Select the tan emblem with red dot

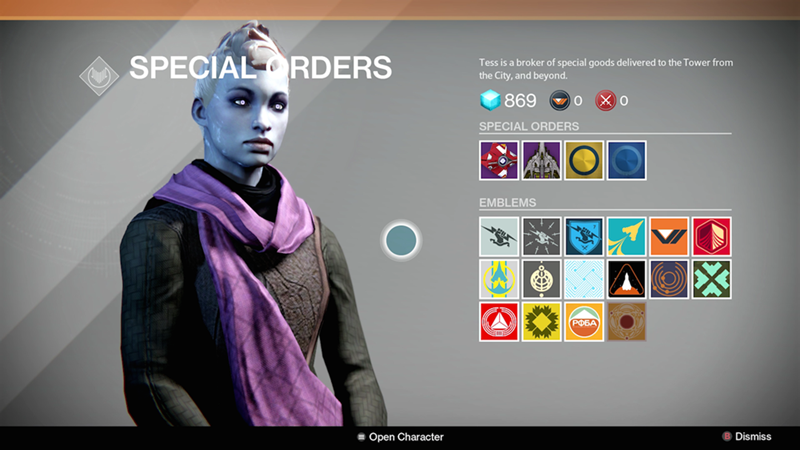[x=626, y=321]
